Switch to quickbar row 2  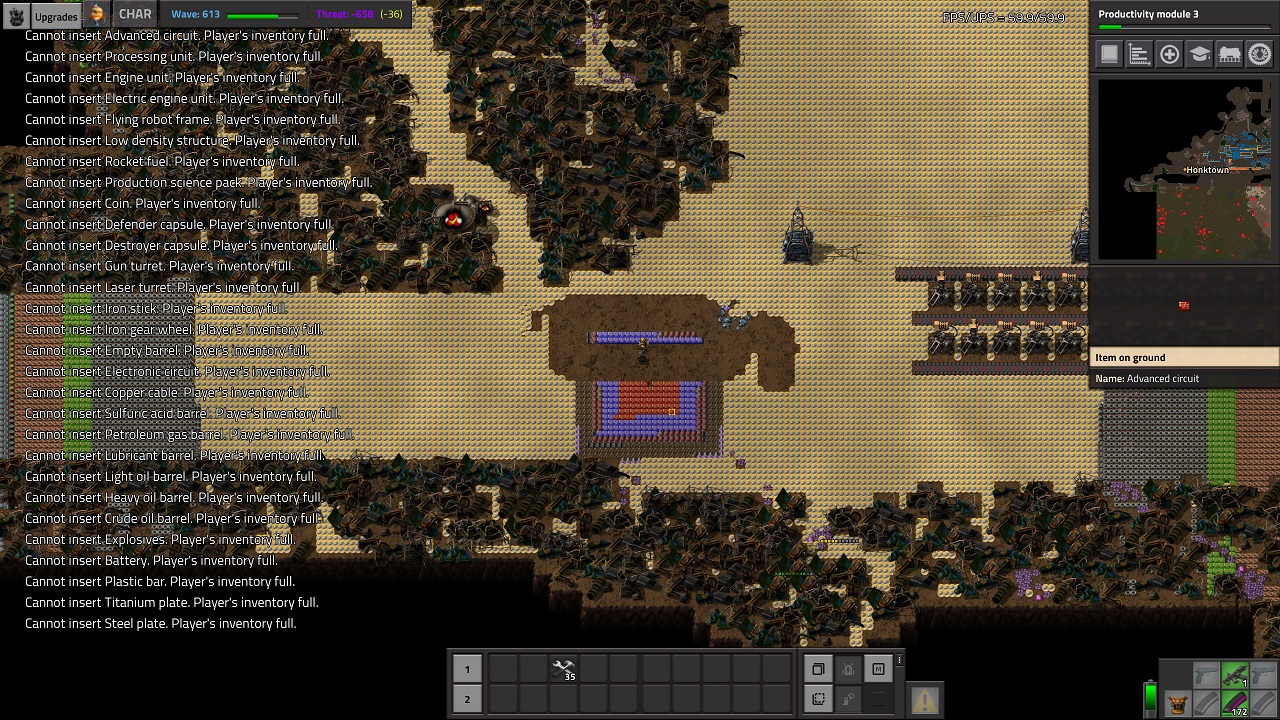pyautogui.click(x=467, y=699)
